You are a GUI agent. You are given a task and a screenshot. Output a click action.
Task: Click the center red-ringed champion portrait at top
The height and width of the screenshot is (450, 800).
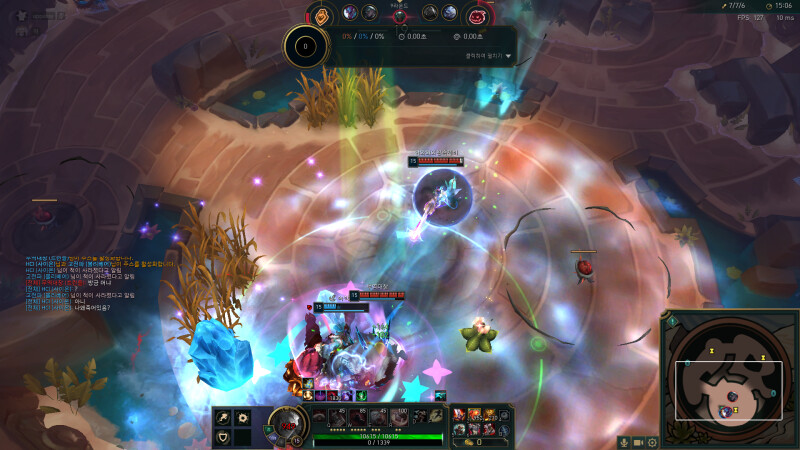399,14
